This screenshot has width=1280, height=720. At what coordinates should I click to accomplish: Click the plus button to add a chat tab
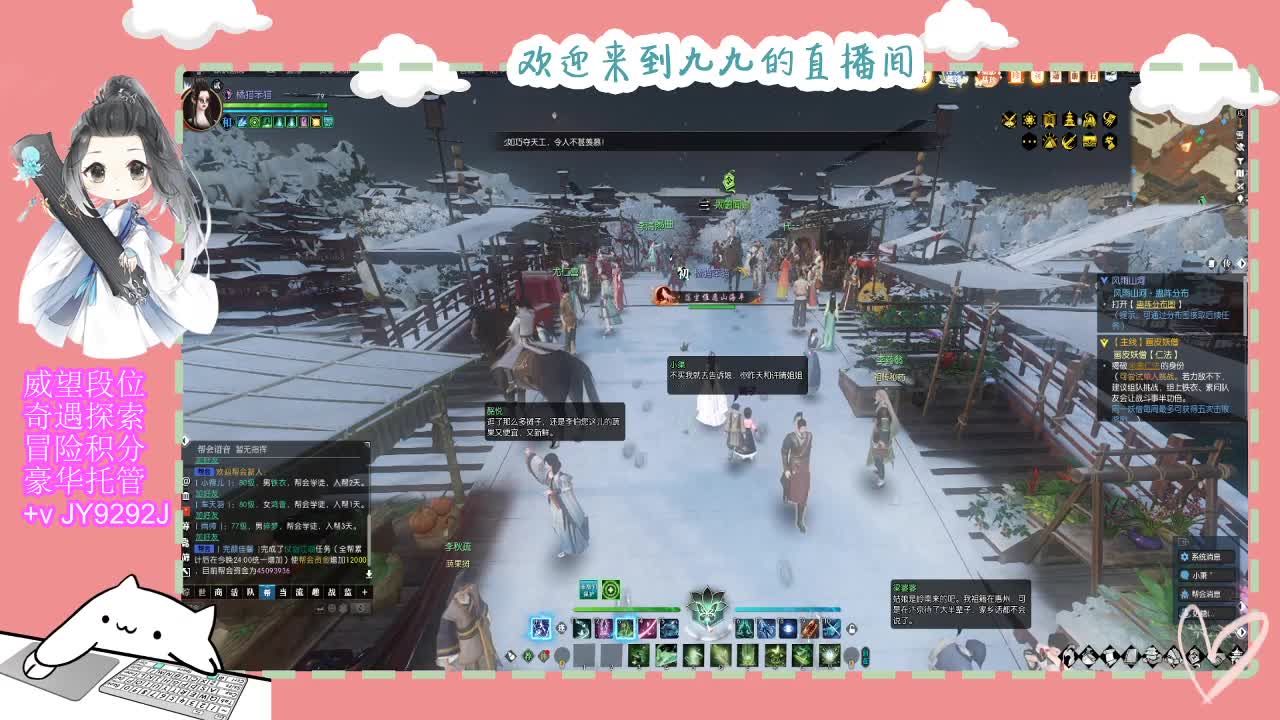click(x=365, y=592)
